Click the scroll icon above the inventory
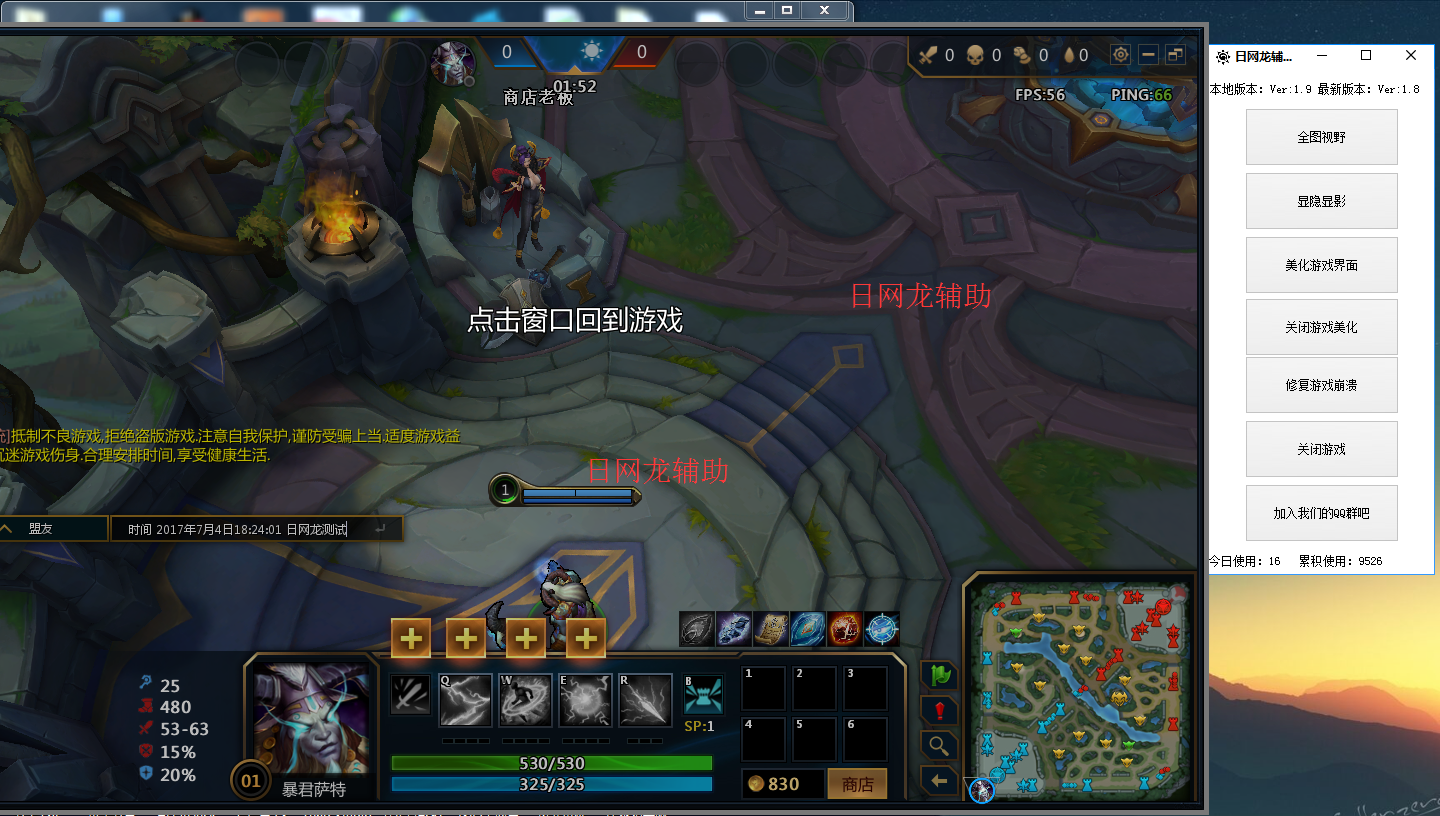The width and height of the screenshot is (1440, 816). click(x=771, y=629)
